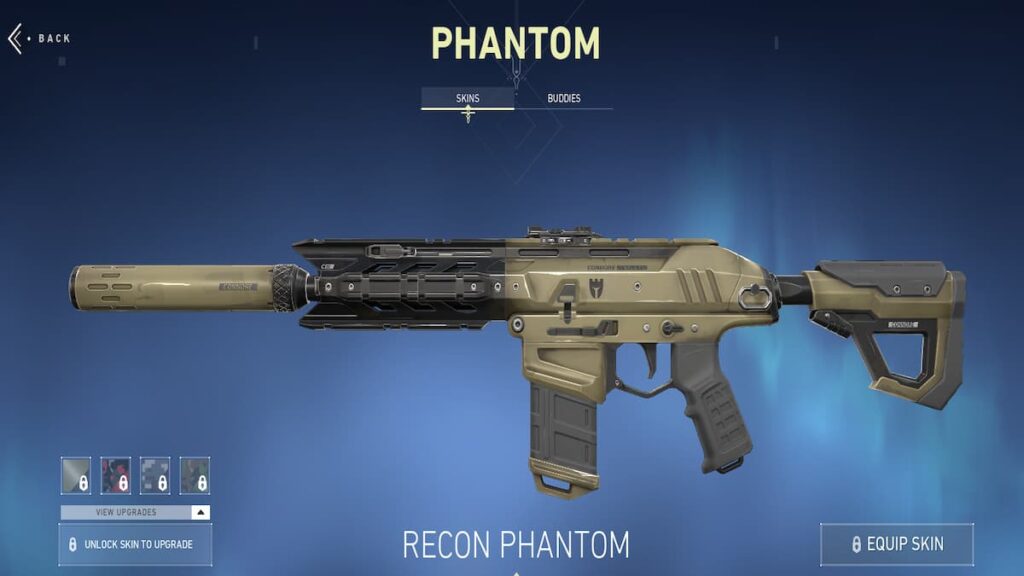Switch to the Skins tab
Viewport: 1024px width, 576px height.
[467, 98]
